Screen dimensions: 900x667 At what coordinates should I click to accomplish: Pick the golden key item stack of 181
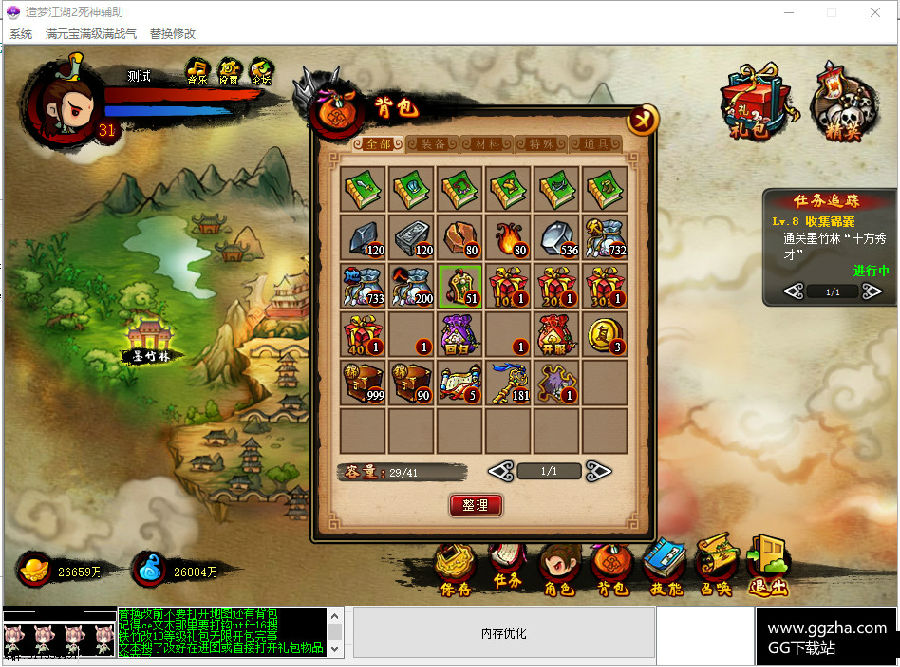pos(508,382)
